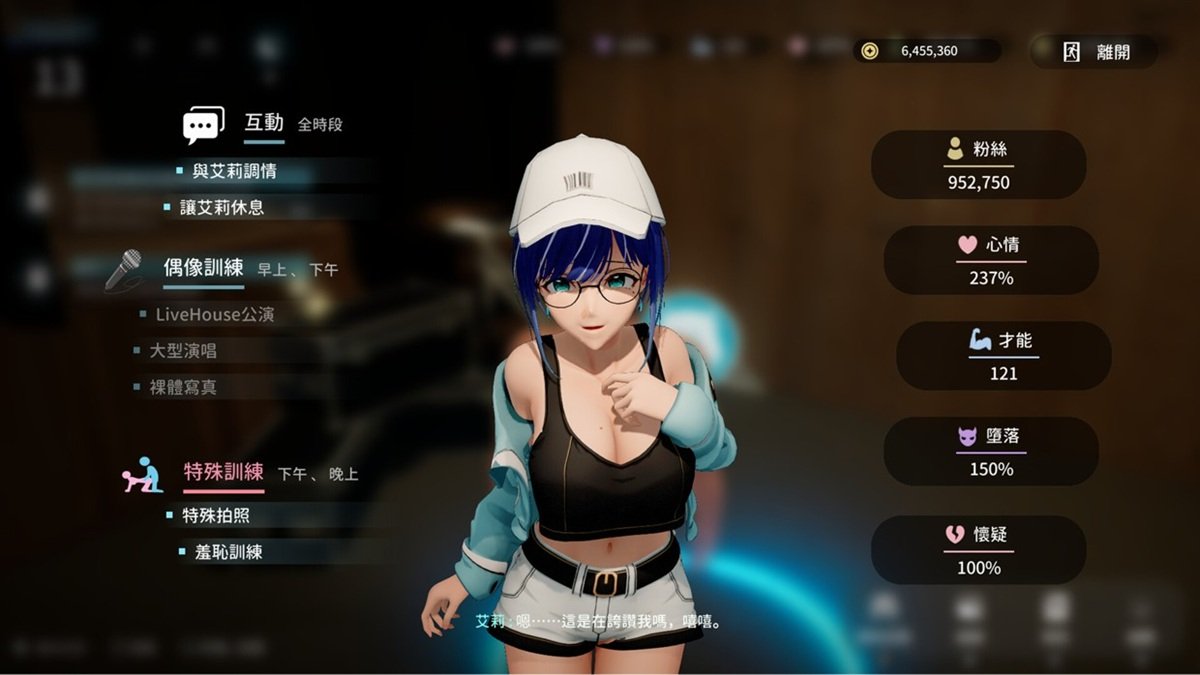
Task: Select the 裸體寫真 training entry
Action: (x=183, y=387)
